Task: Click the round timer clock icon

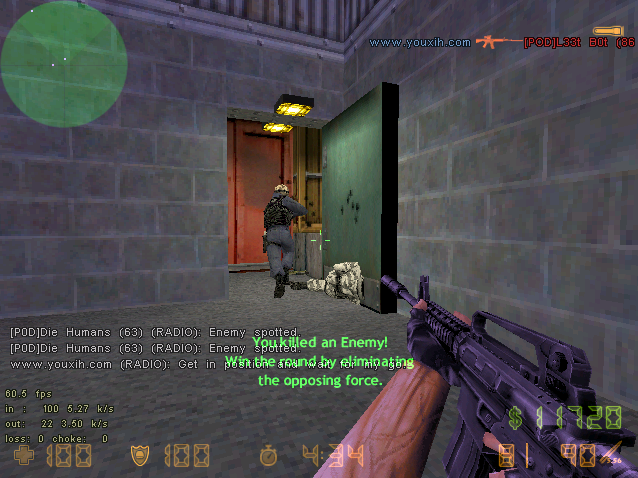Action: tap(268, 457)
